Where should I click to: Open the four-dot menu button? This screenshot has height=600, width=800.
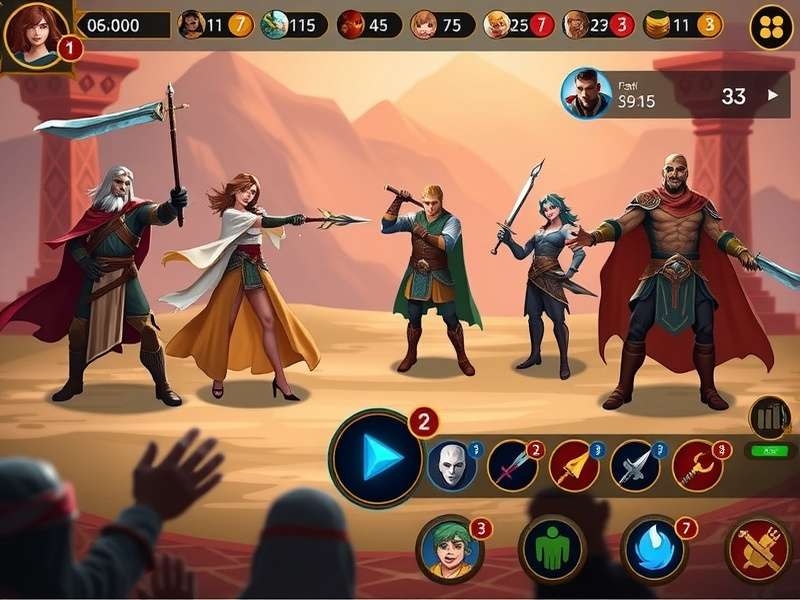click(771, 27)
